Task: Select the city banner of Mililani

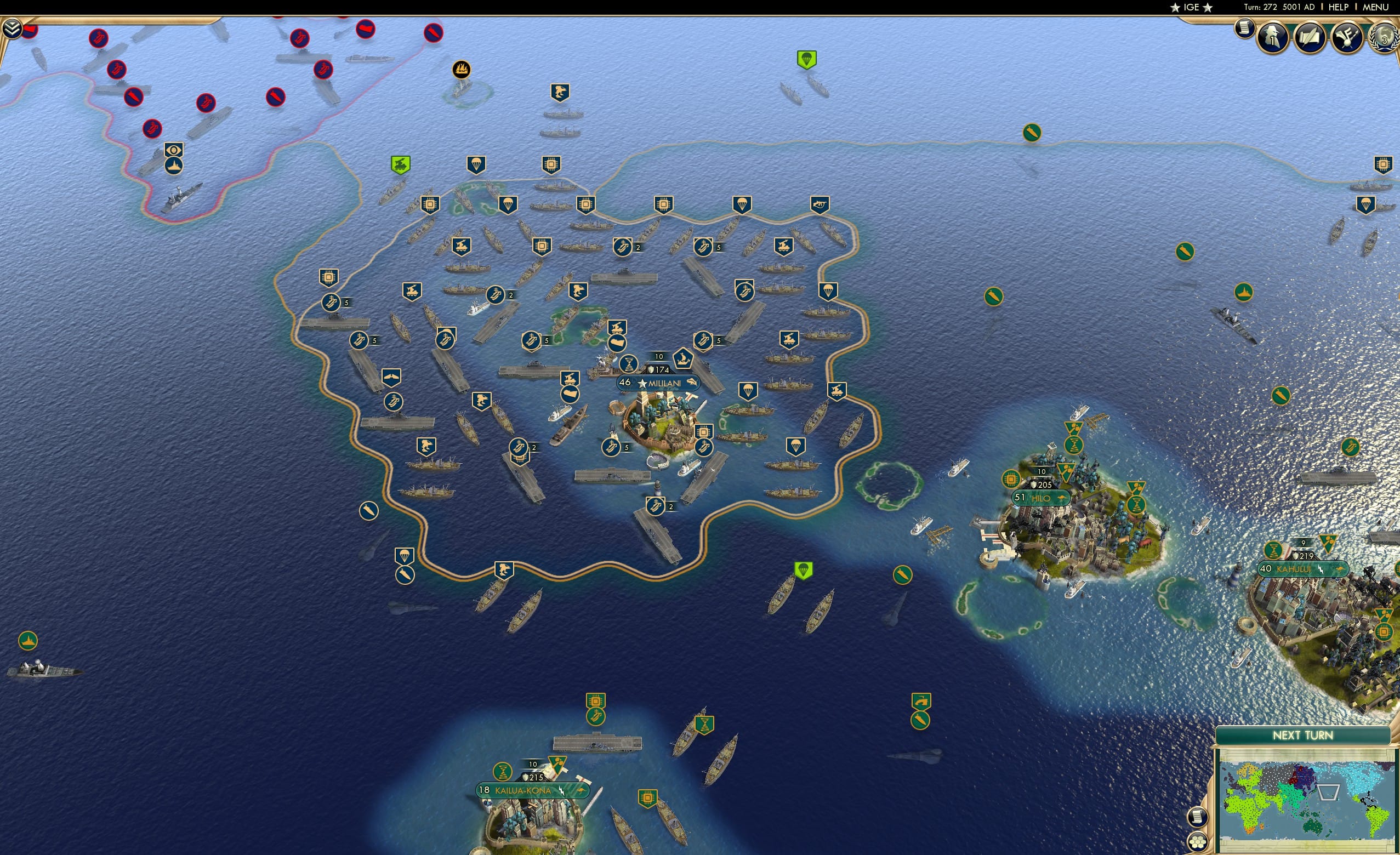Action: (x=659, y=383)
